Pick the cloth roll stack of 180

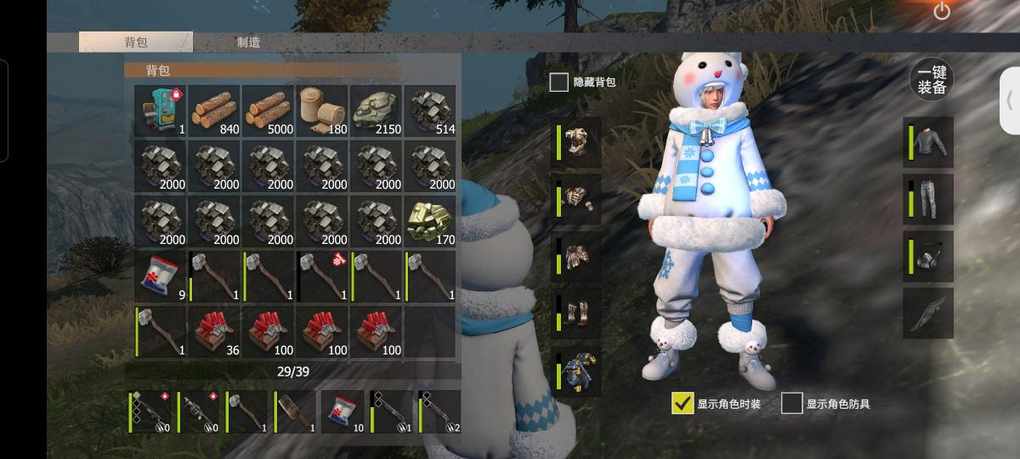pos(322,110)
